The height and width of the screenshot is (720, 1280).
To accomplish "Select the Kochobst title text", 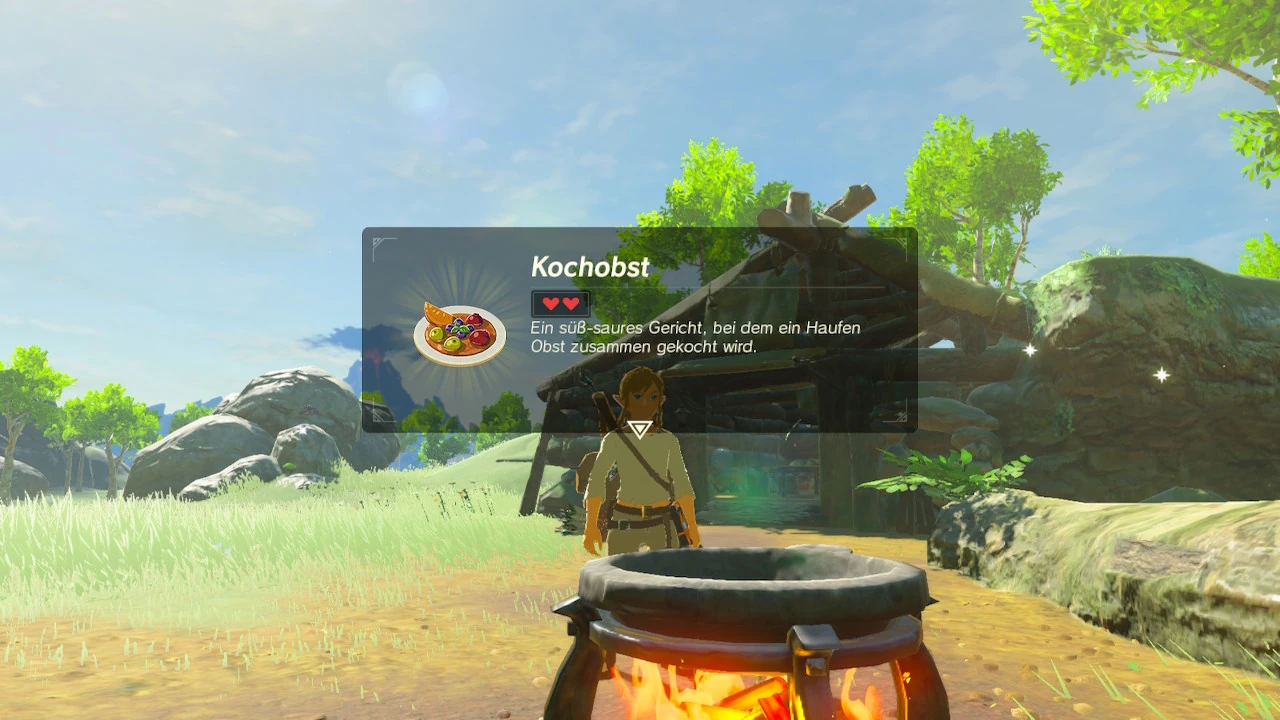I will (x=589, y=267).
